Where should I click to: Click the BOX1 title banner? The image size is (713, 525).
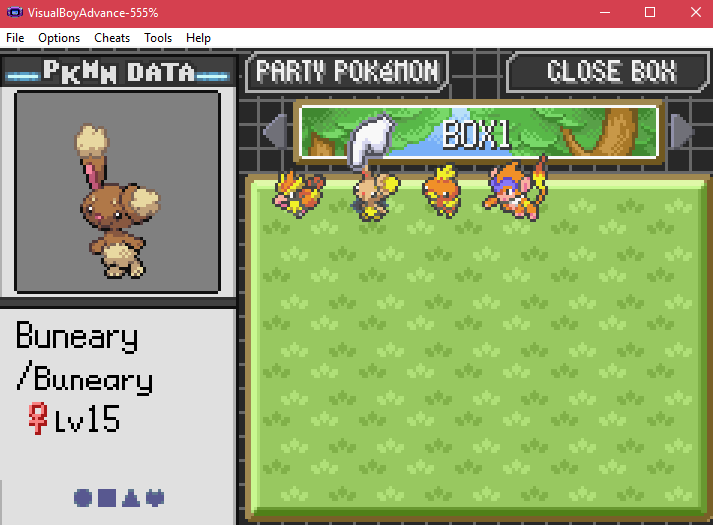(x=478, y=132)
